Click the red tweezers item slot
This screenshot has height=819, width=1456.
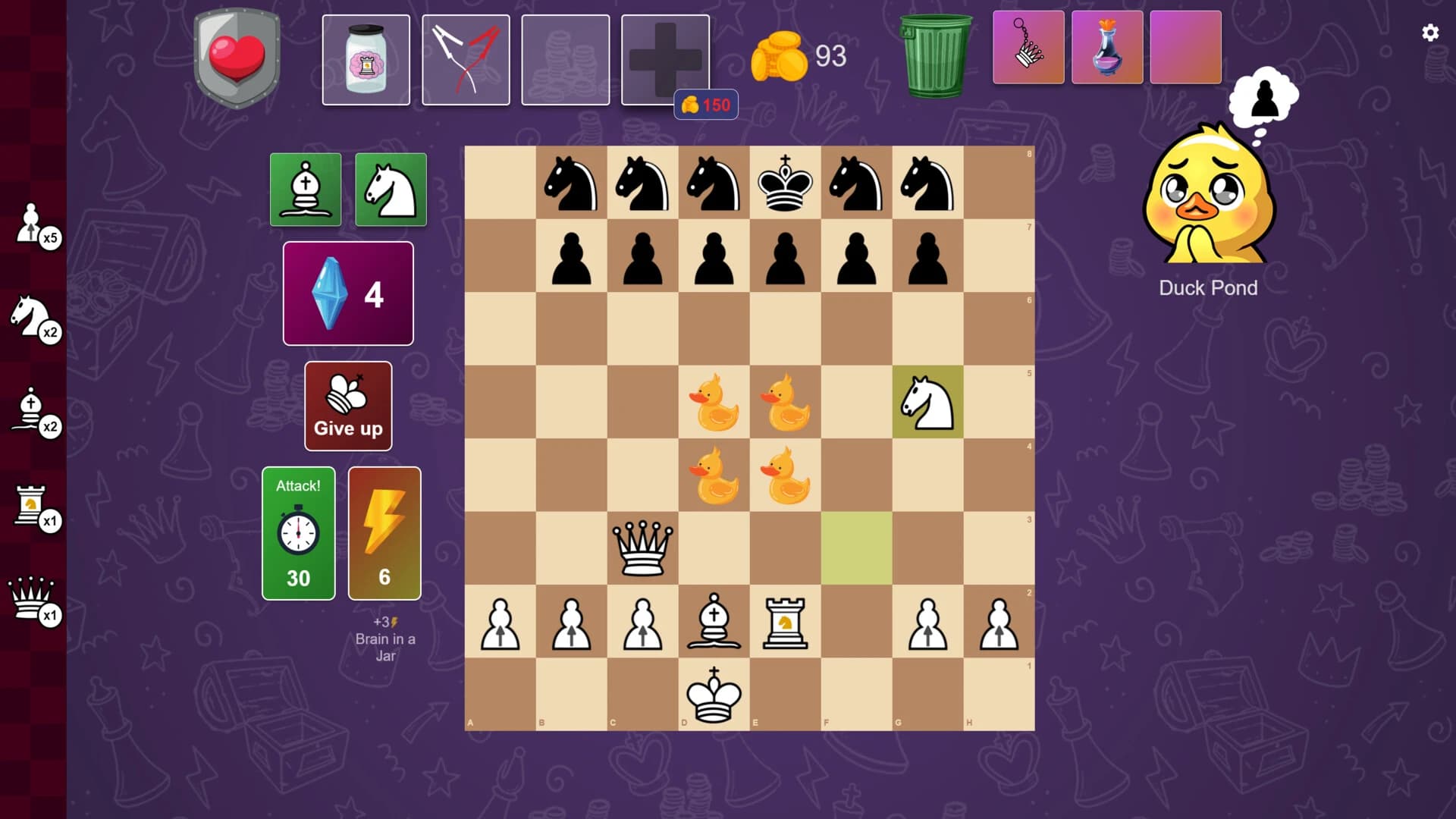pos(466,59)
